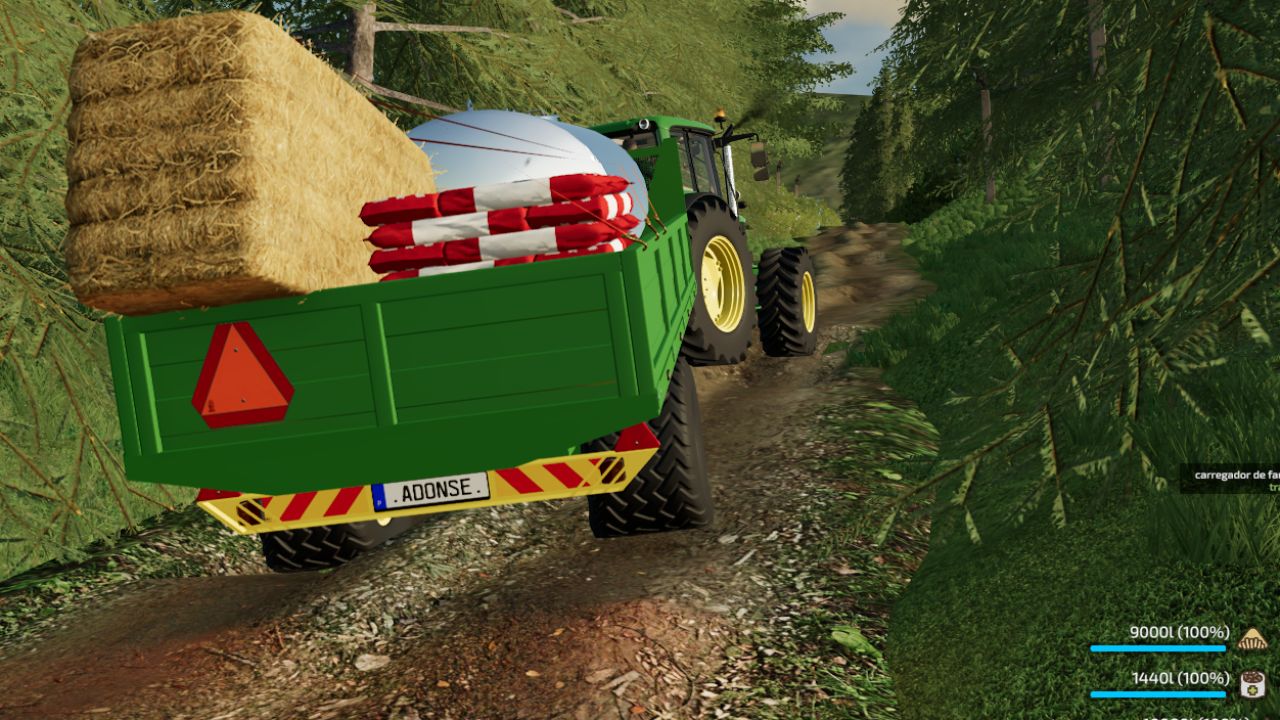Click the straw pile fill-type icon
This screenshot has height=720, width=1280.
tap(1252, 638)
